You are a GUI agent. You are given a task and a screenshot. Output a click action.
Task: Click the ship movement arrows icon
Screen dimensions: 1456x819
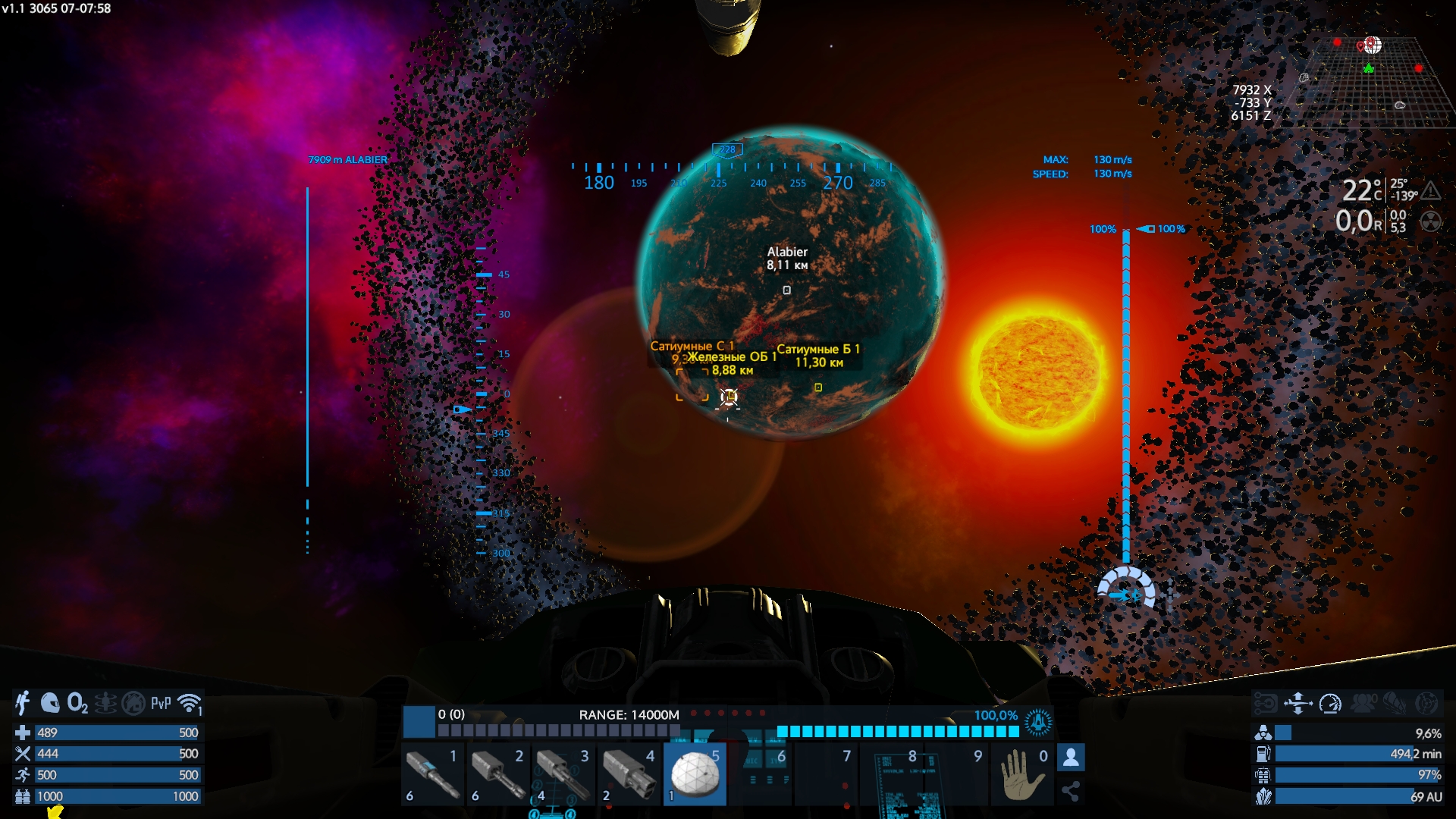click(1298, 704)
